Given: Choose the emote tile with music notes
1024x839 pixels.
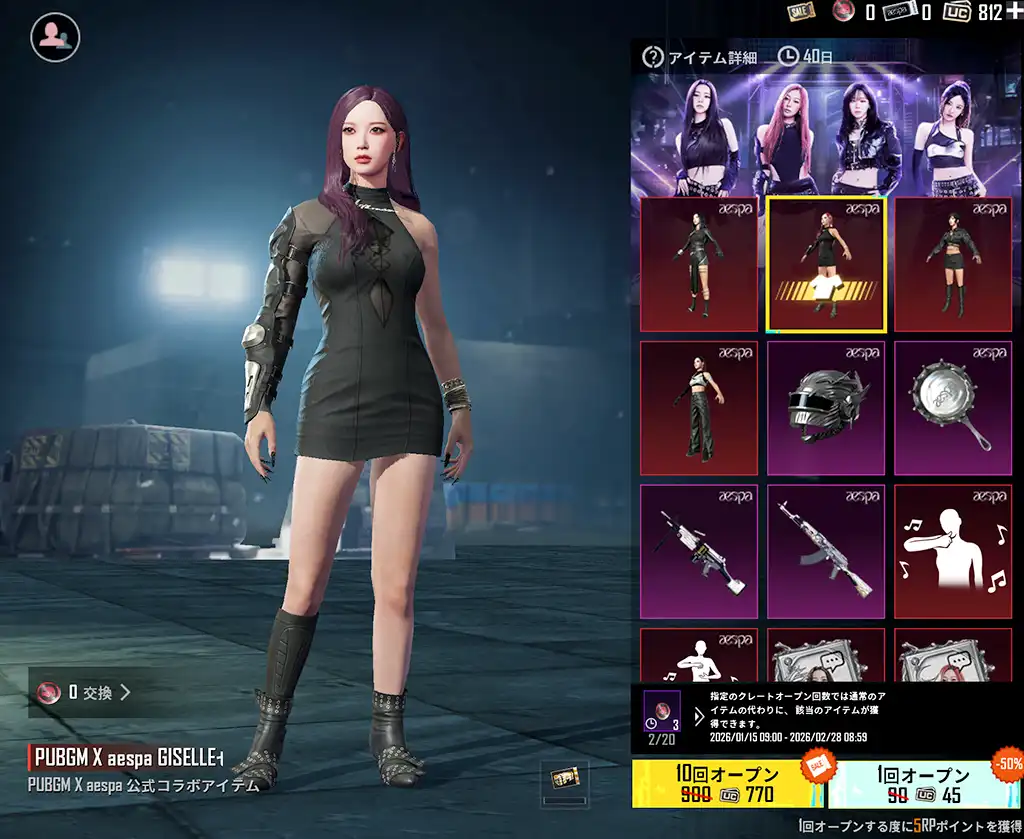Looking at the screenshot, I should (x=953, y=552).
